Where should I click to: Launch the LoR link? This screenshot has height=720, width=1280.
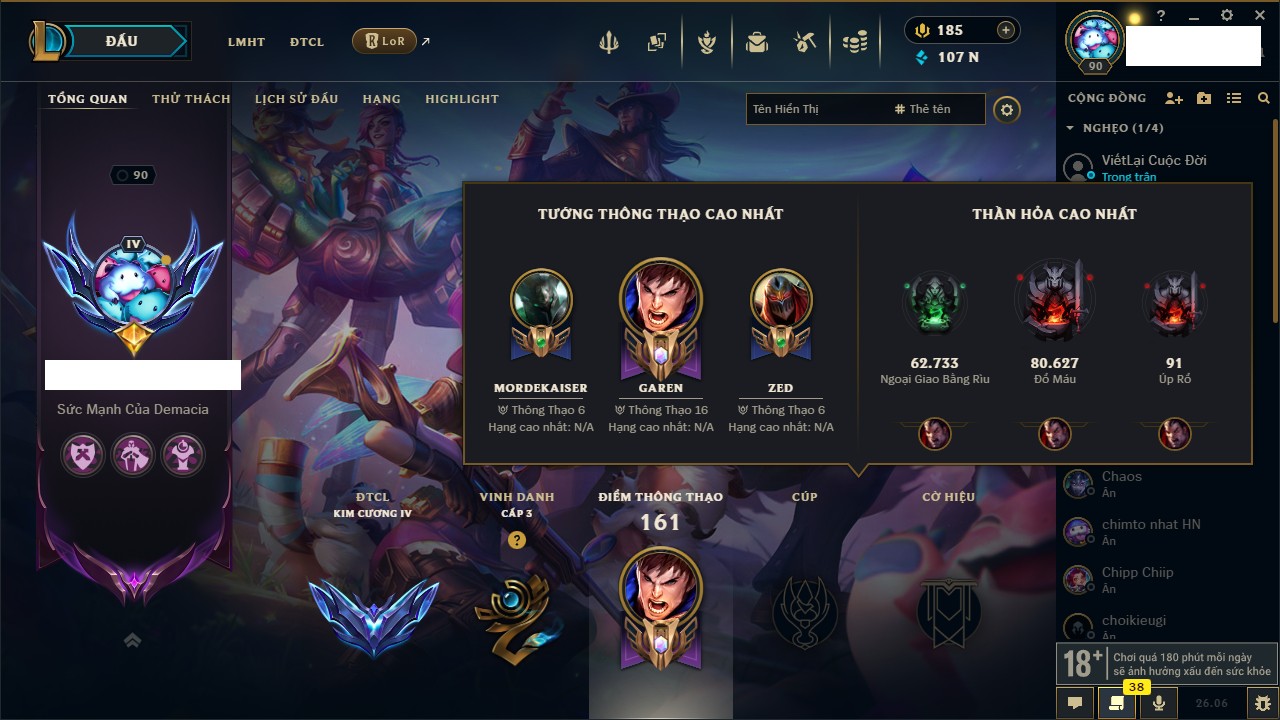385,41
